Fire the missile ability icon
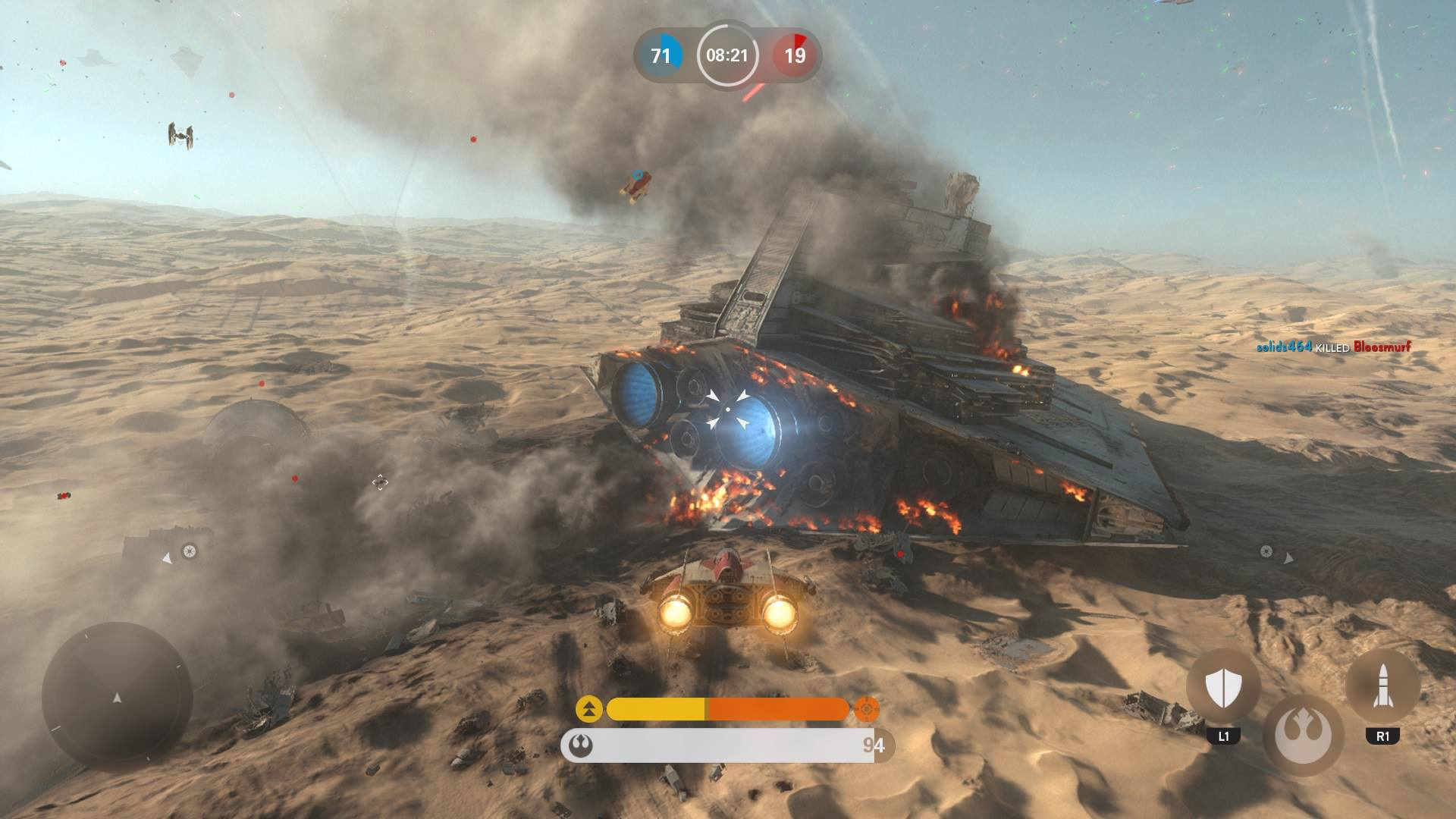The height and width of the screenshot is (819, 1456). (x=1382, y=686)
